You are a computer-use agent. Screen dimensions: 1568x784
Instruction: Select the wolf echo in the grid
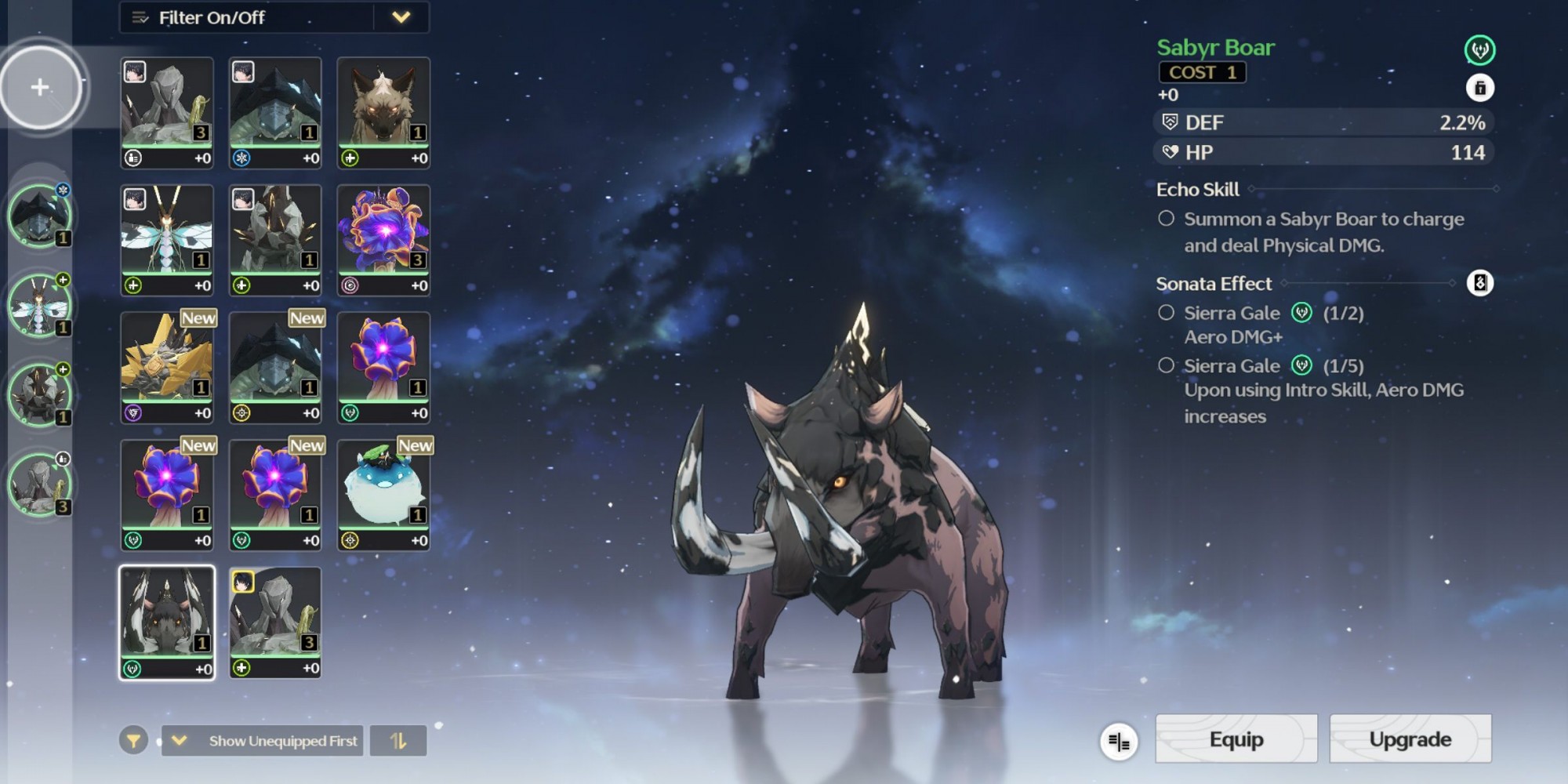click(383, 112)
